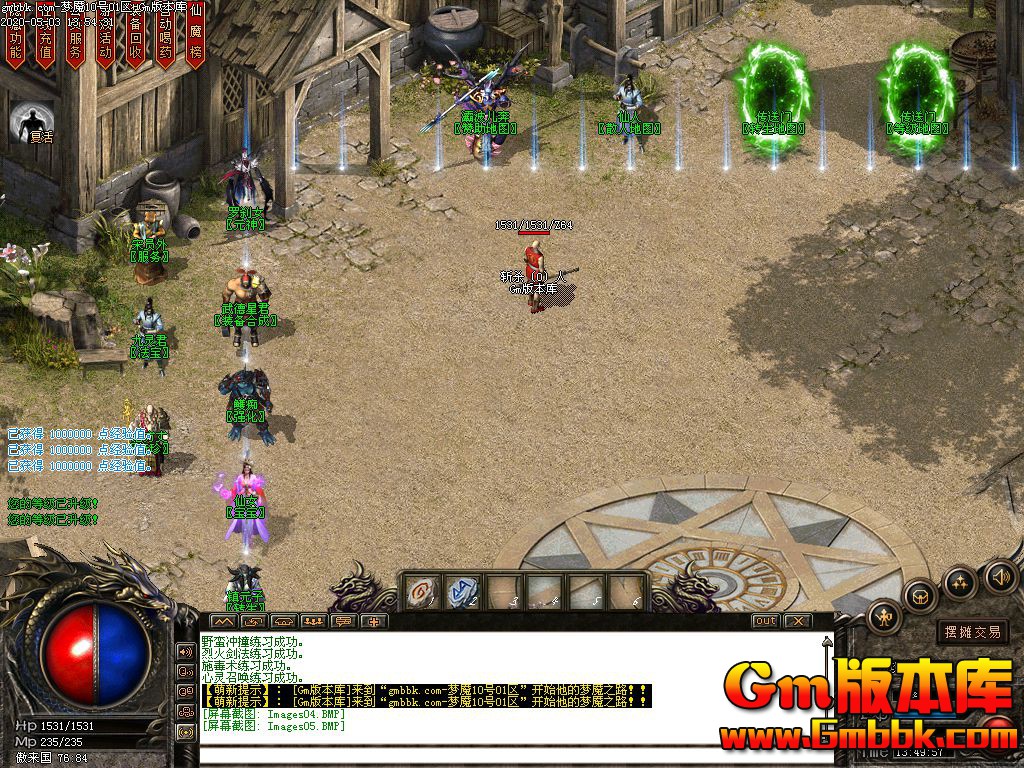Open the 服务 service banner
This screenshot has width=1024, height=768.
coord(76,38)
